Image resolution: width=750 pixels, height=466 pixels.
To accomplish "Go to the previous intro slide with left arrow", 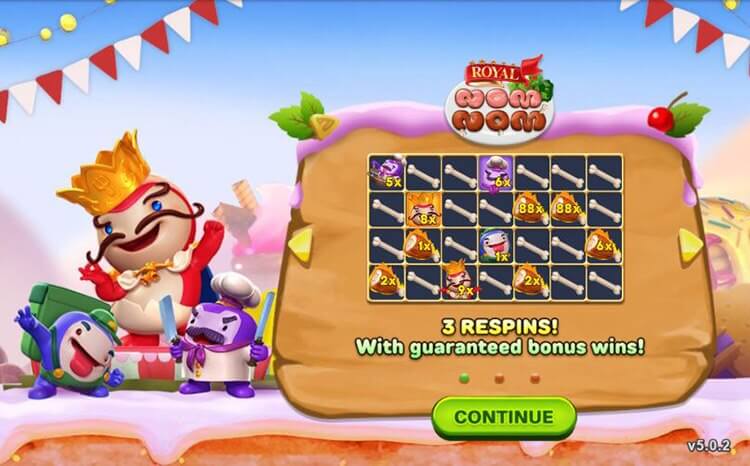I will (x=302, y=244).
